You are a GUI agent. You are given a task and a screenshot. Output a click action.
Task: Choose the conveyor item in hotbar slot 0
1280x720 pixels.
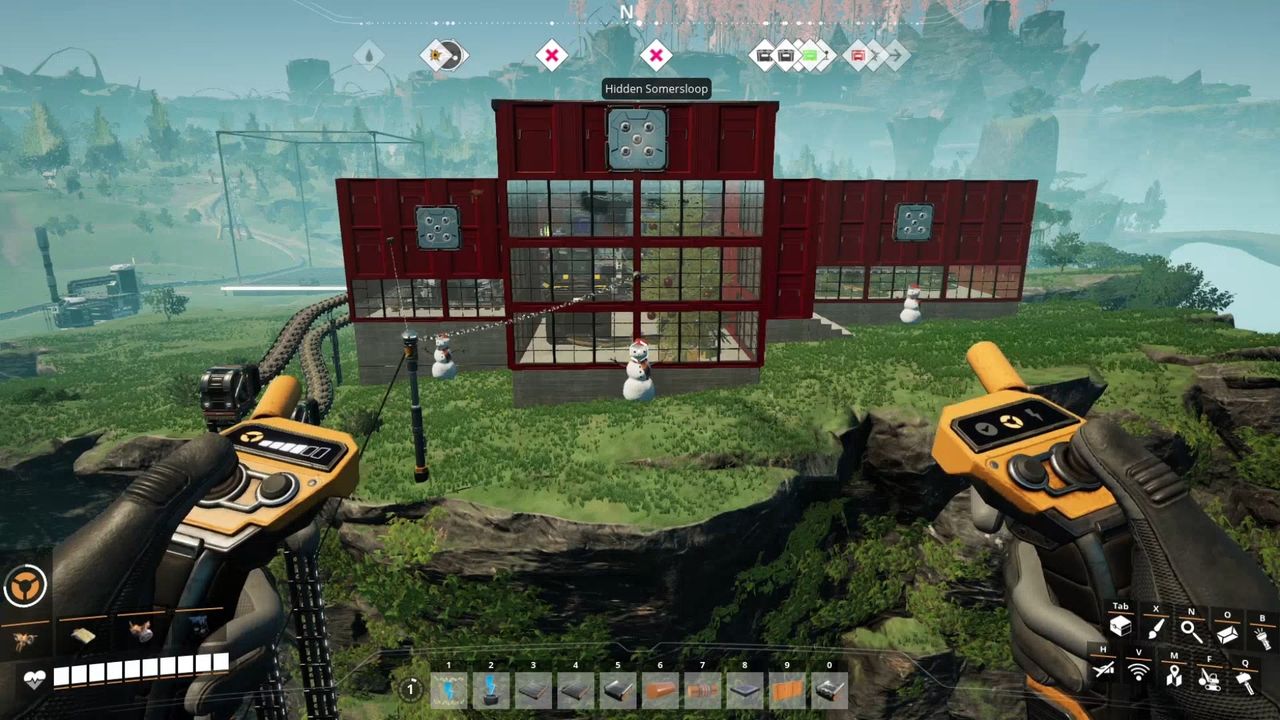click(829, 688)
